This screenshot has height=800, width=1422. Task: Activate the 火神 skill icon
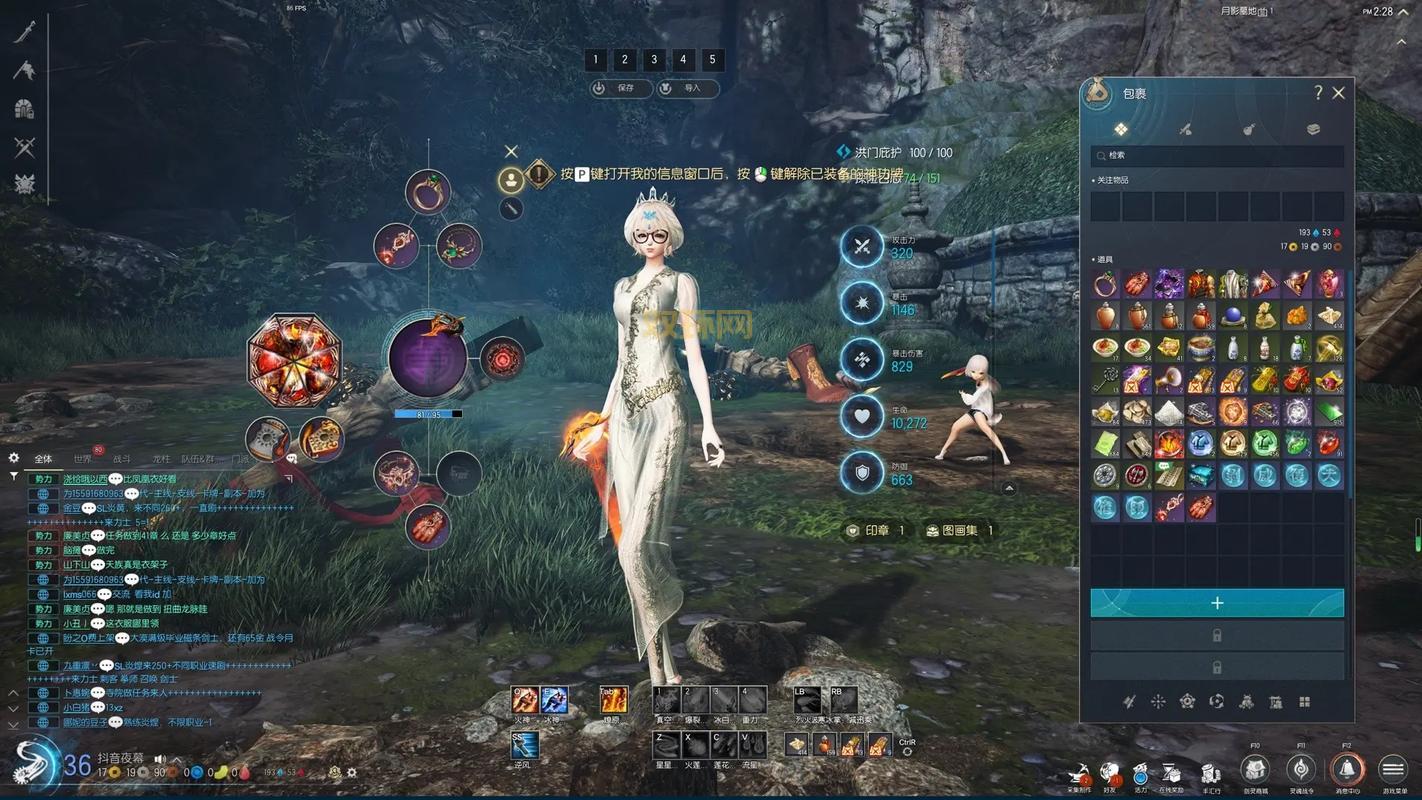click(x=524, y=700)
